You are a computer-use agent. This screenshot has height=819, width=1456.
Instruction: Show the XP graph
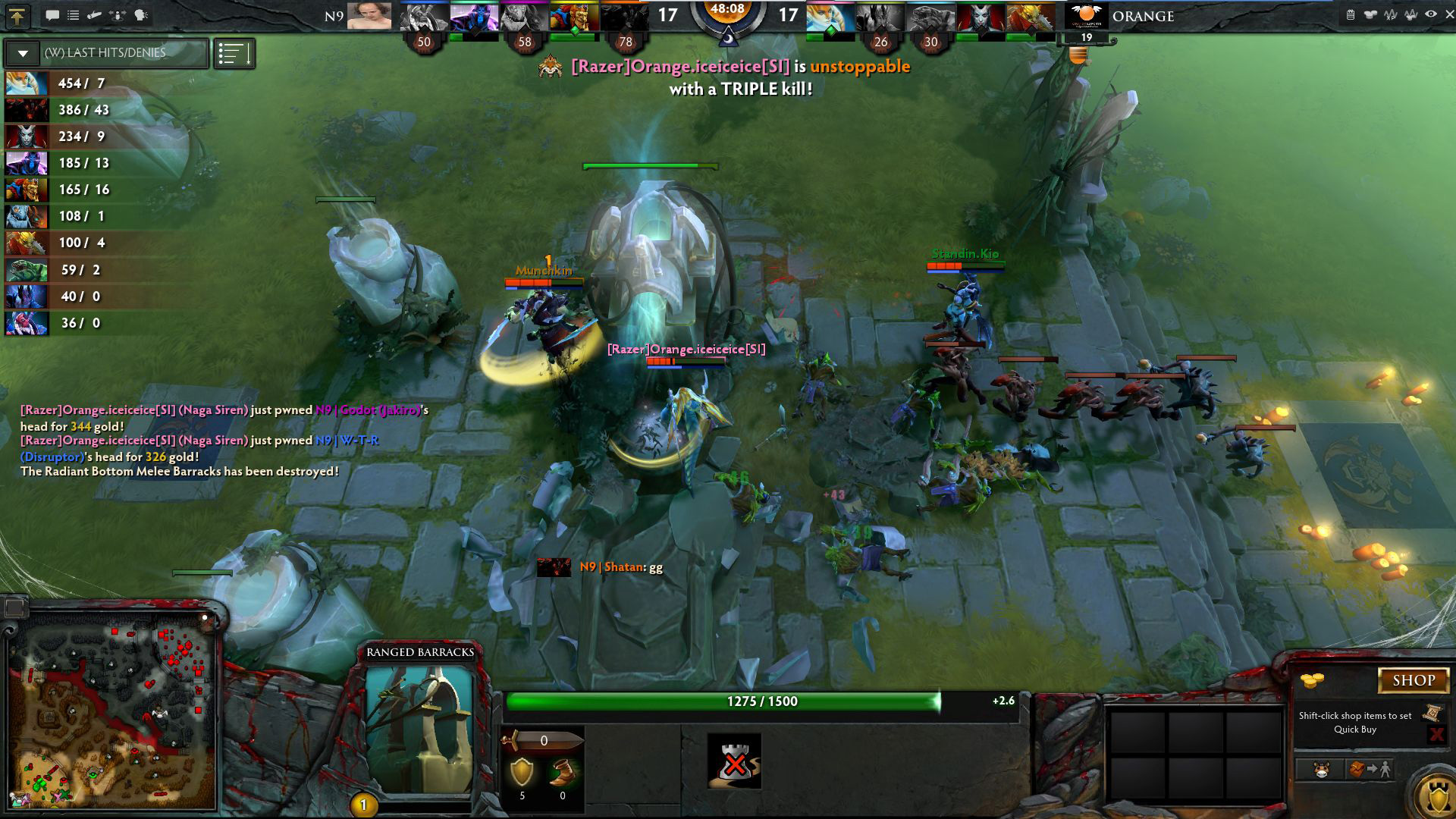[1391, 14]
